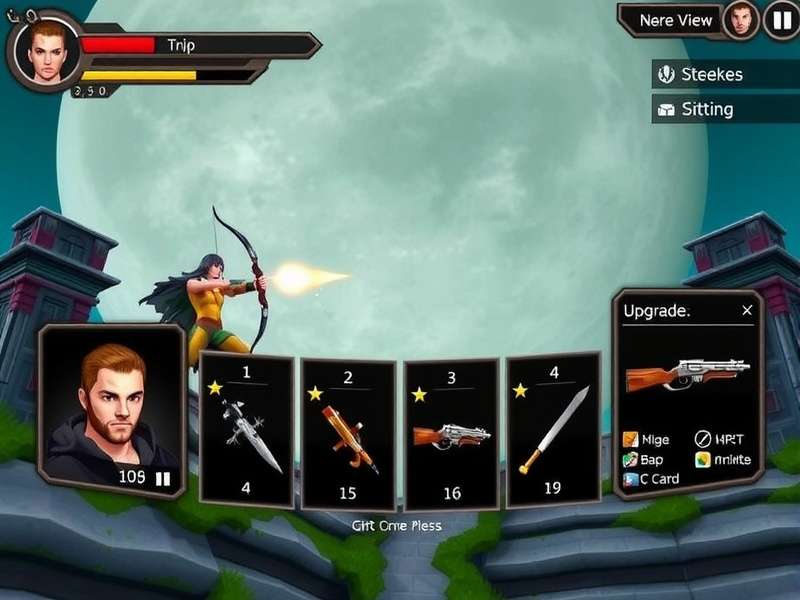Close the Upgrade panel
Screen dimensions: 800x600
click(x=747, y=311)
